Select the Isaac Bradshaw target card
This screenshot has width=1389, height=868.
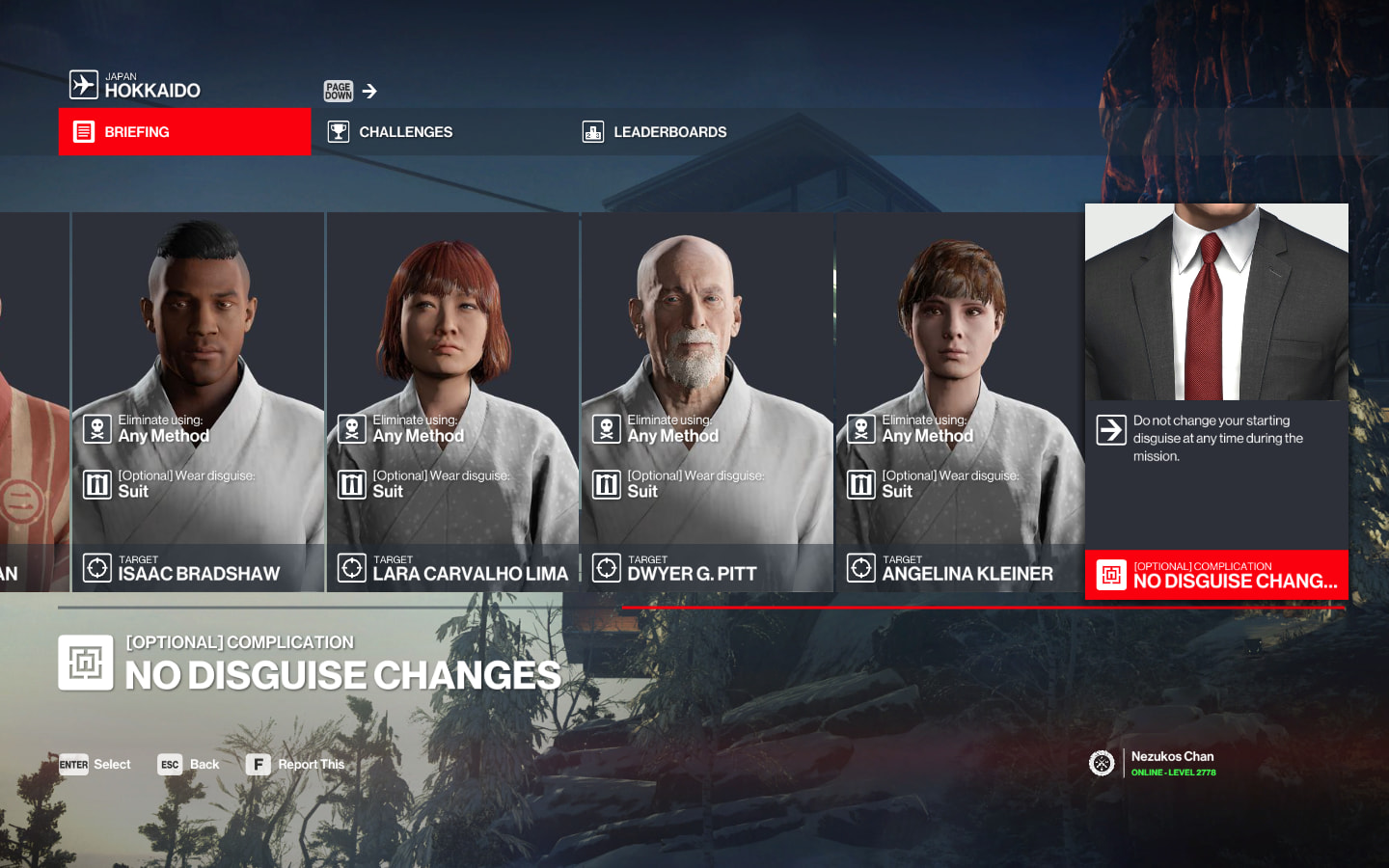tap(198, 401)
